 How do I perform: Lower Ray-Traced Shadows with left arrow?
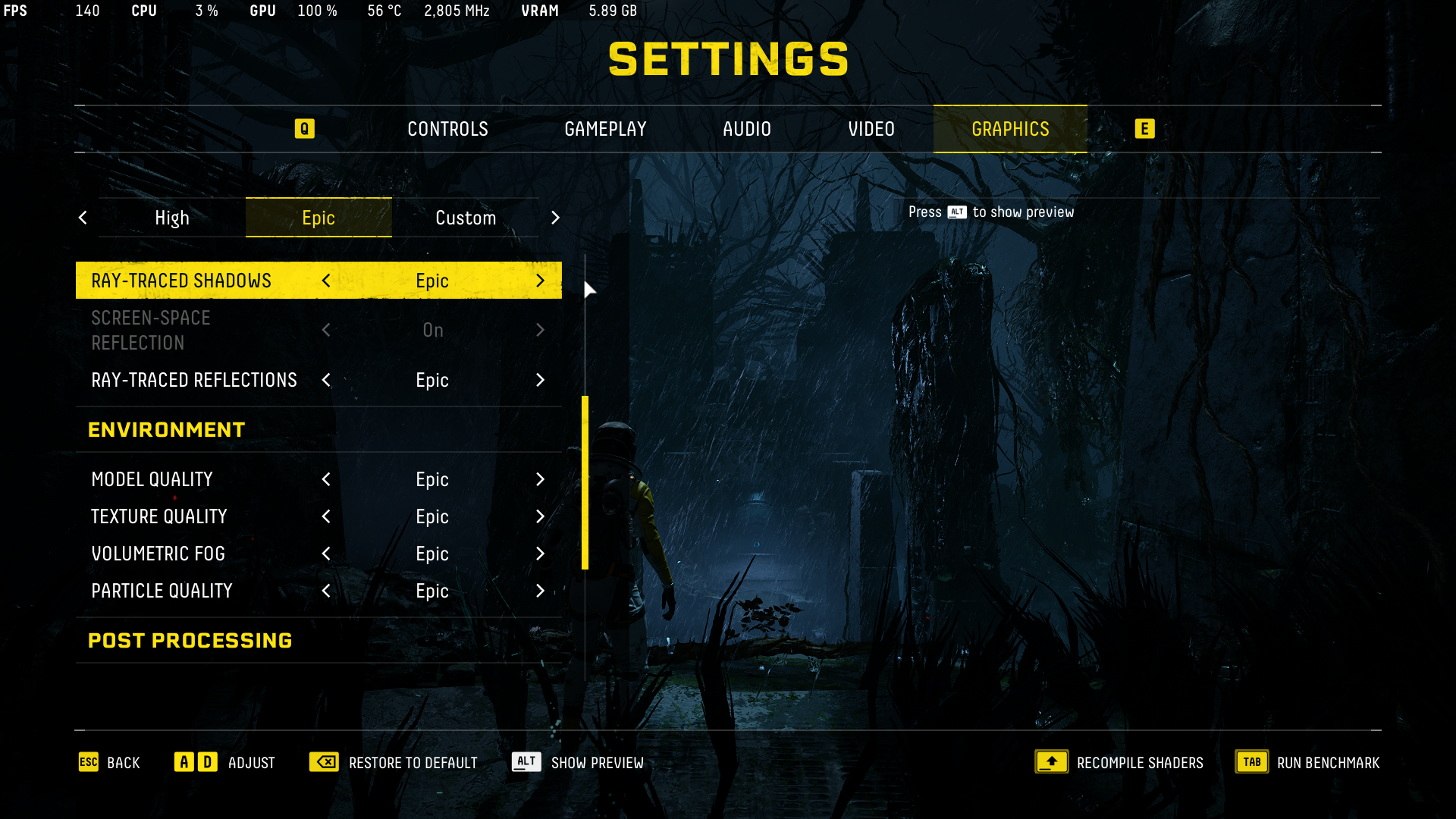pyautogui.click(x=326, y=281)
